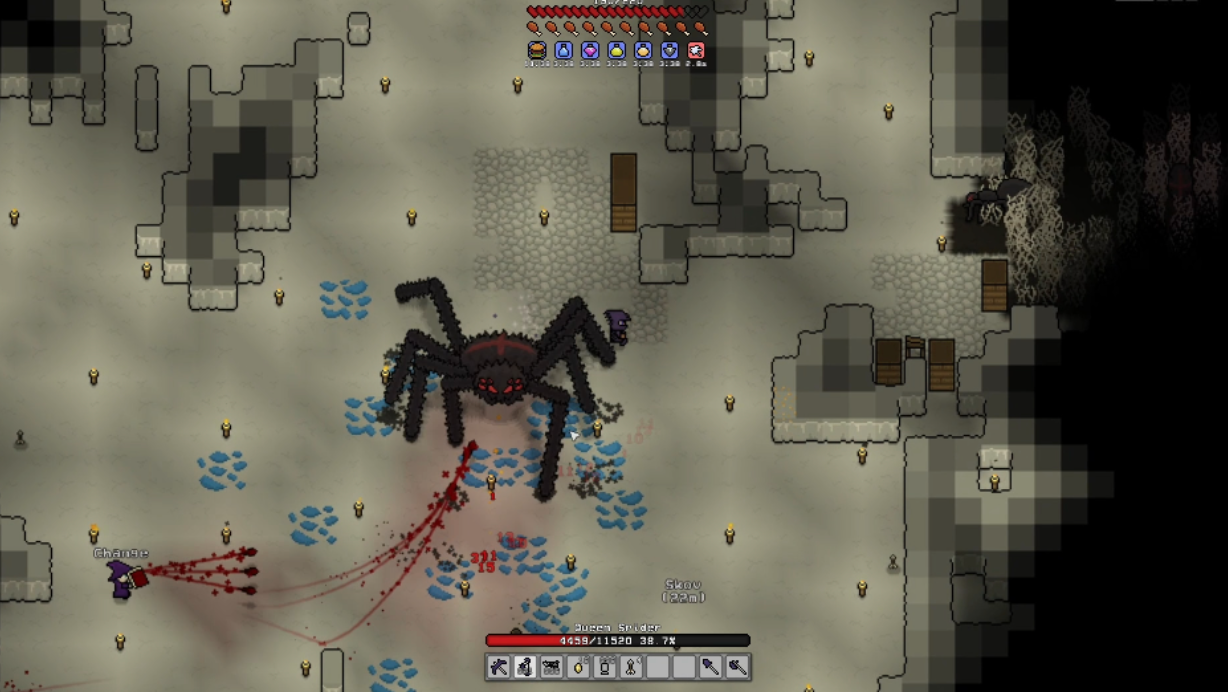Screen dimensions: 1228x692
Task: Choose the lantern in the hotbar
Action: click(604, 667)
